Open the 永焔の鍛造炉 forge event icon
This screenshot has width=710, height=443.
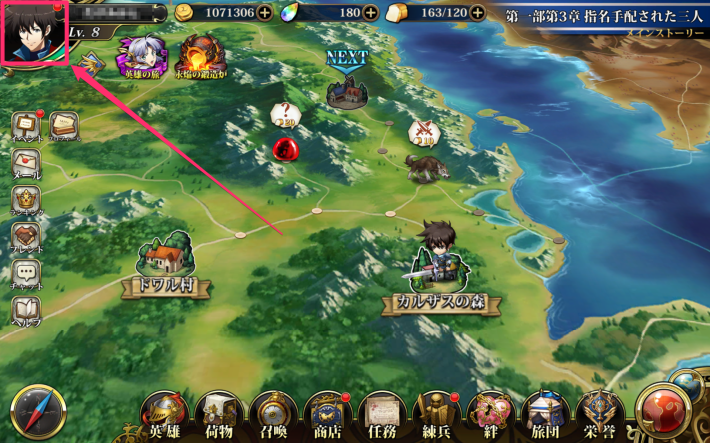pos(199,58)
